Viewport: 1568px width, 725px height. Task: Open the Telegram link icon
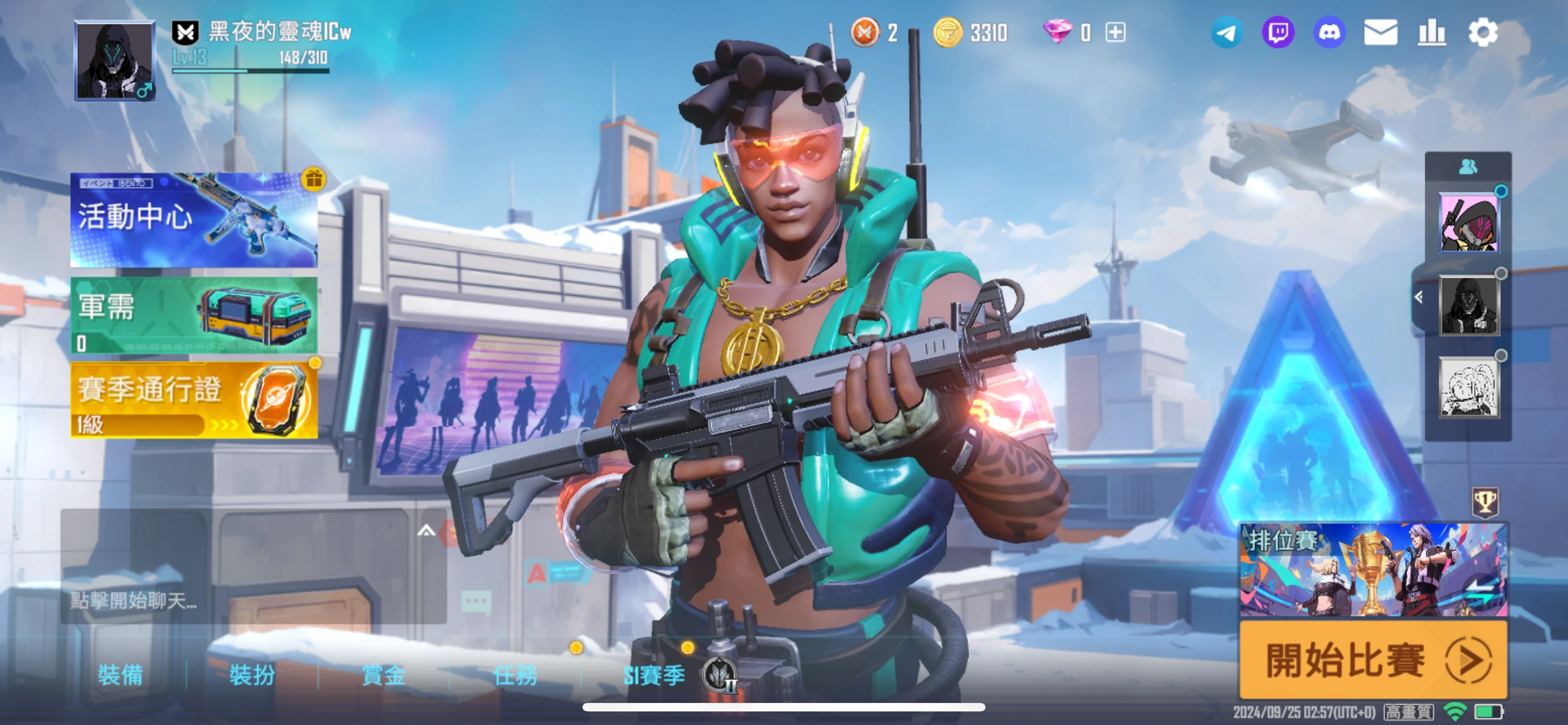[1226, 32]
